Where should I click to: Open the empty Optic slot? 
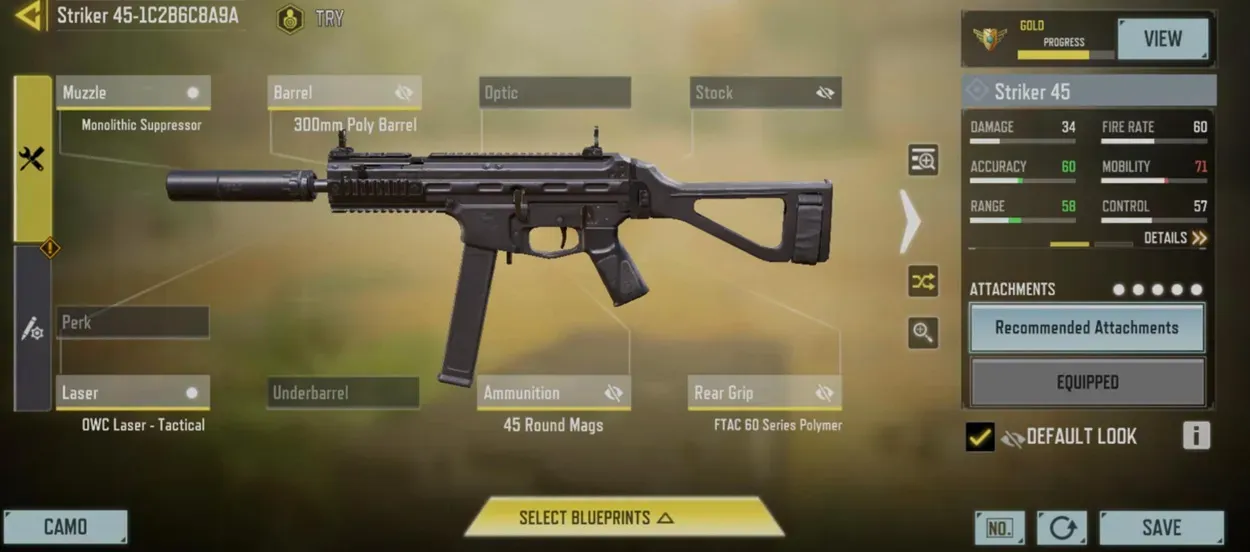[x=554, y=92]
